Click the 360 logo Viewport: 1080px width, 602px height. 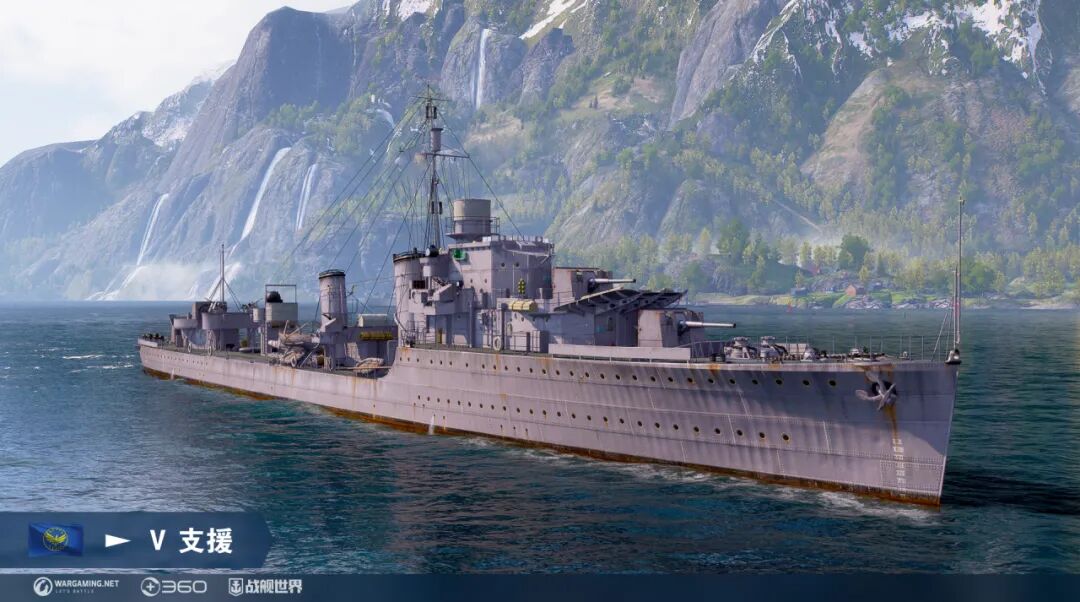coord(174,586)
